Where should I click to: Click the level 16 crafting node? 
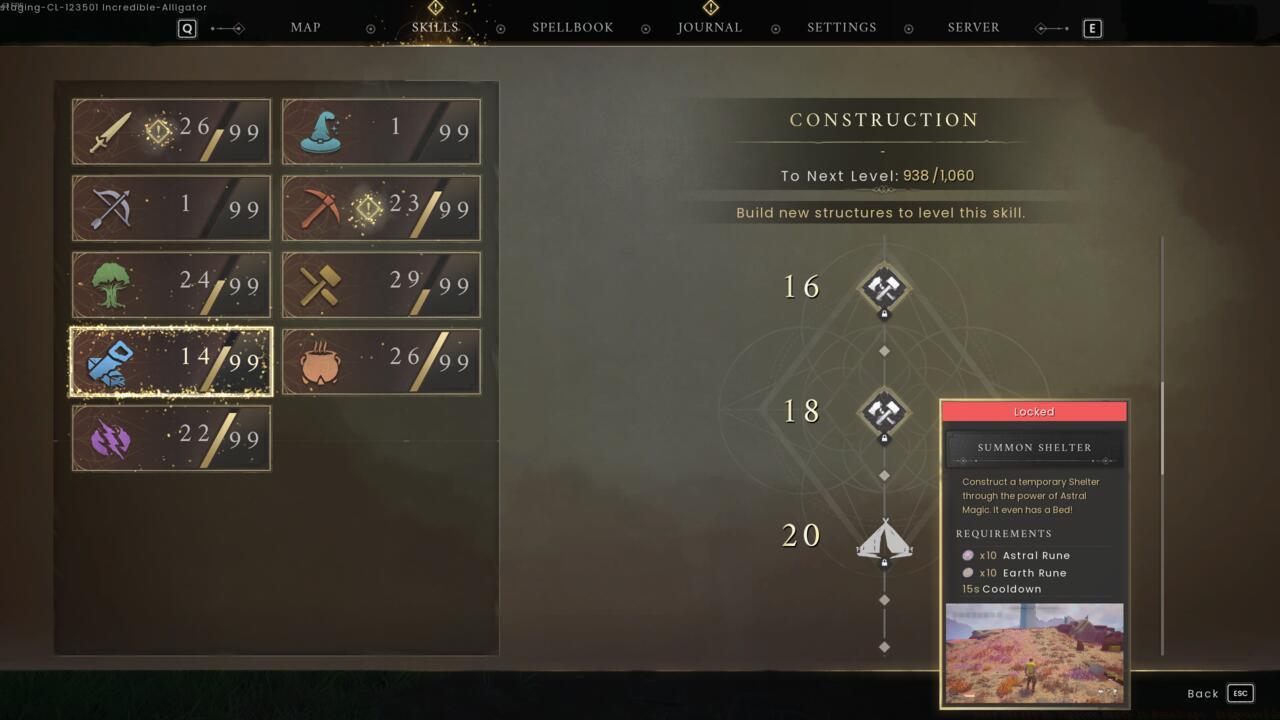click(883, 287)
